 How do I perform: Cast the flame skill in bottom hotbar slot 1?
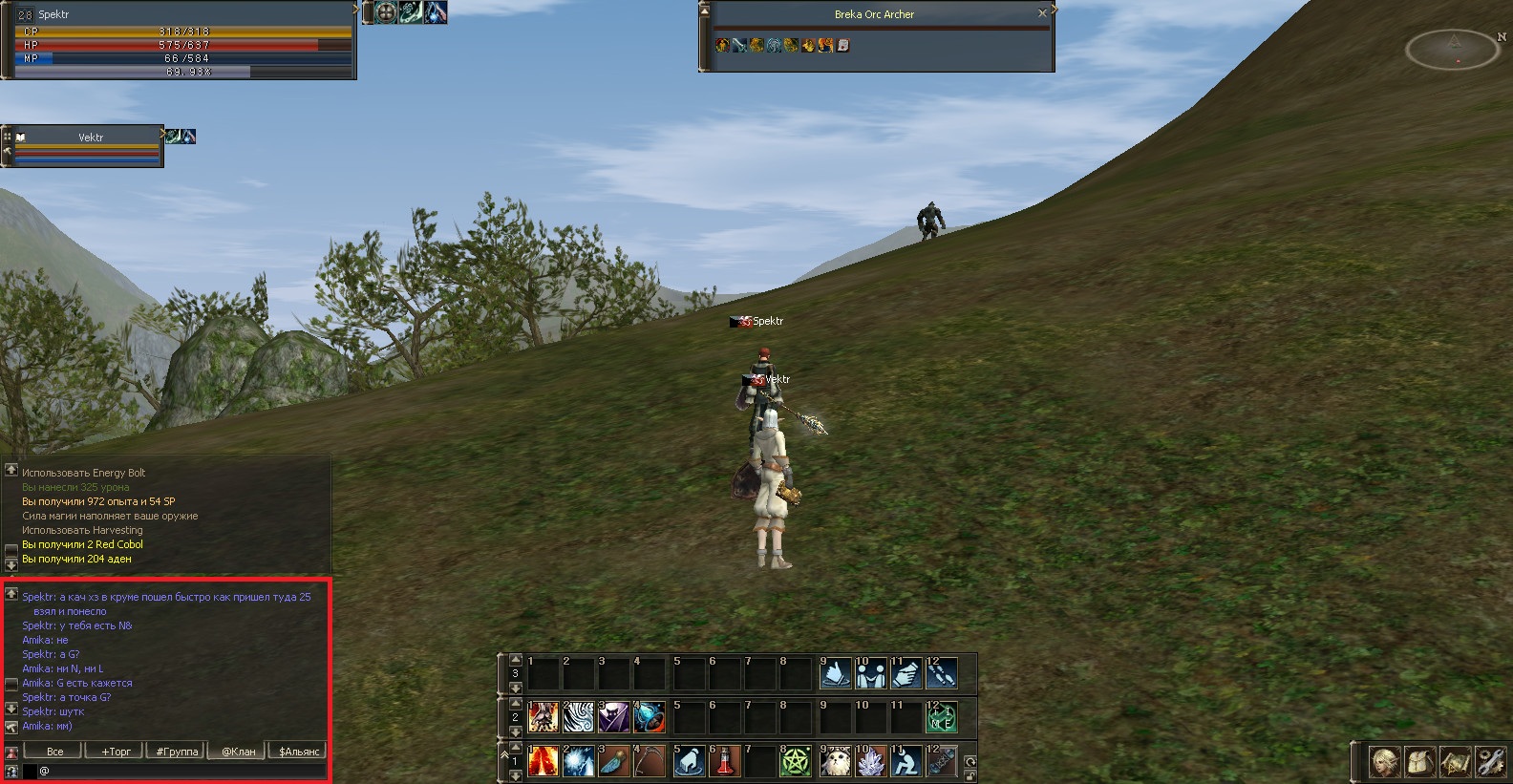coord(543,761)
